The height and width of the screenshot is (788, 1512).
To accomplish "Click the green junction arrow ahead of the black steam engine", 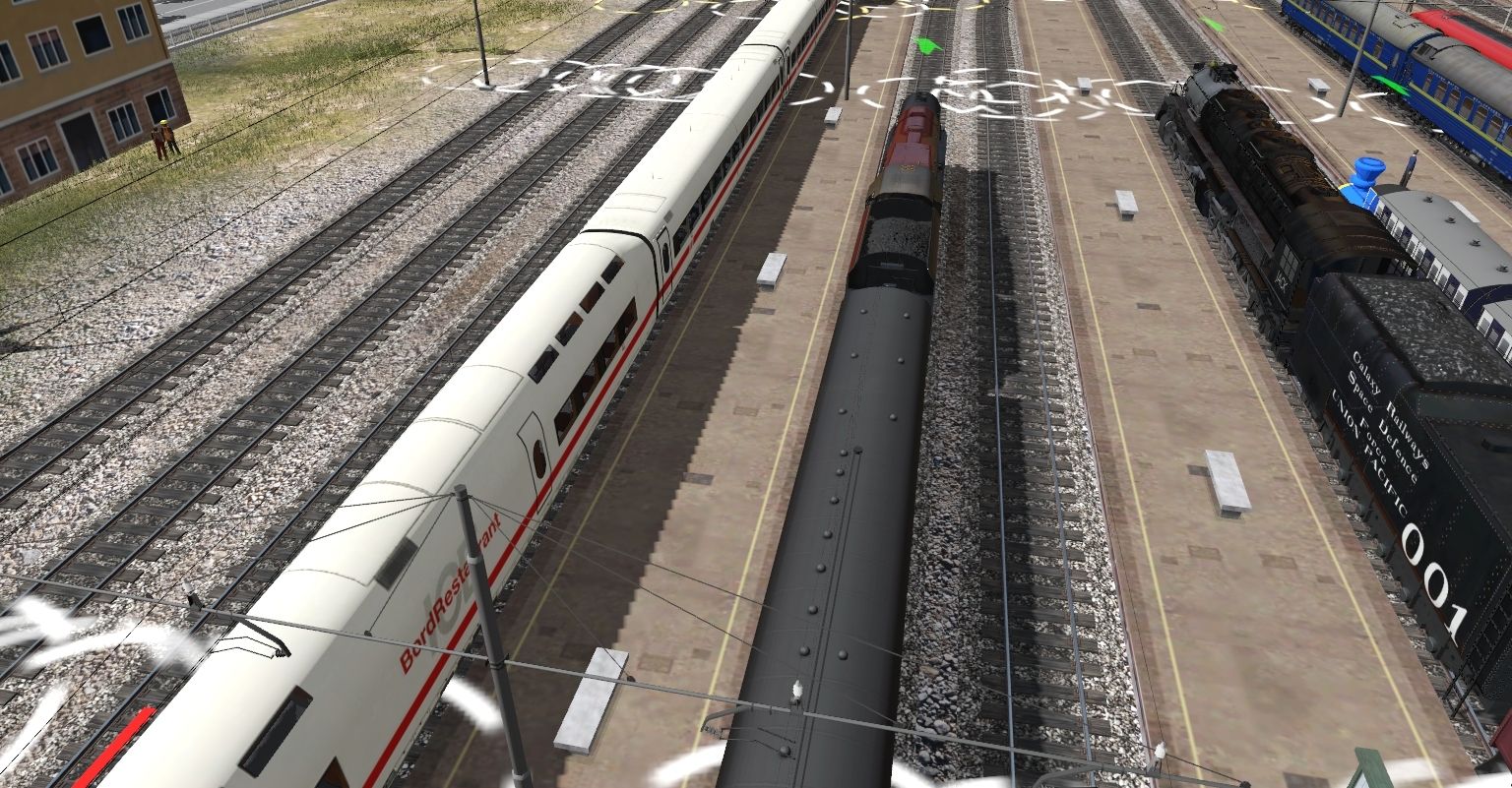I will pyautogui.click(x=1213, y=25).
